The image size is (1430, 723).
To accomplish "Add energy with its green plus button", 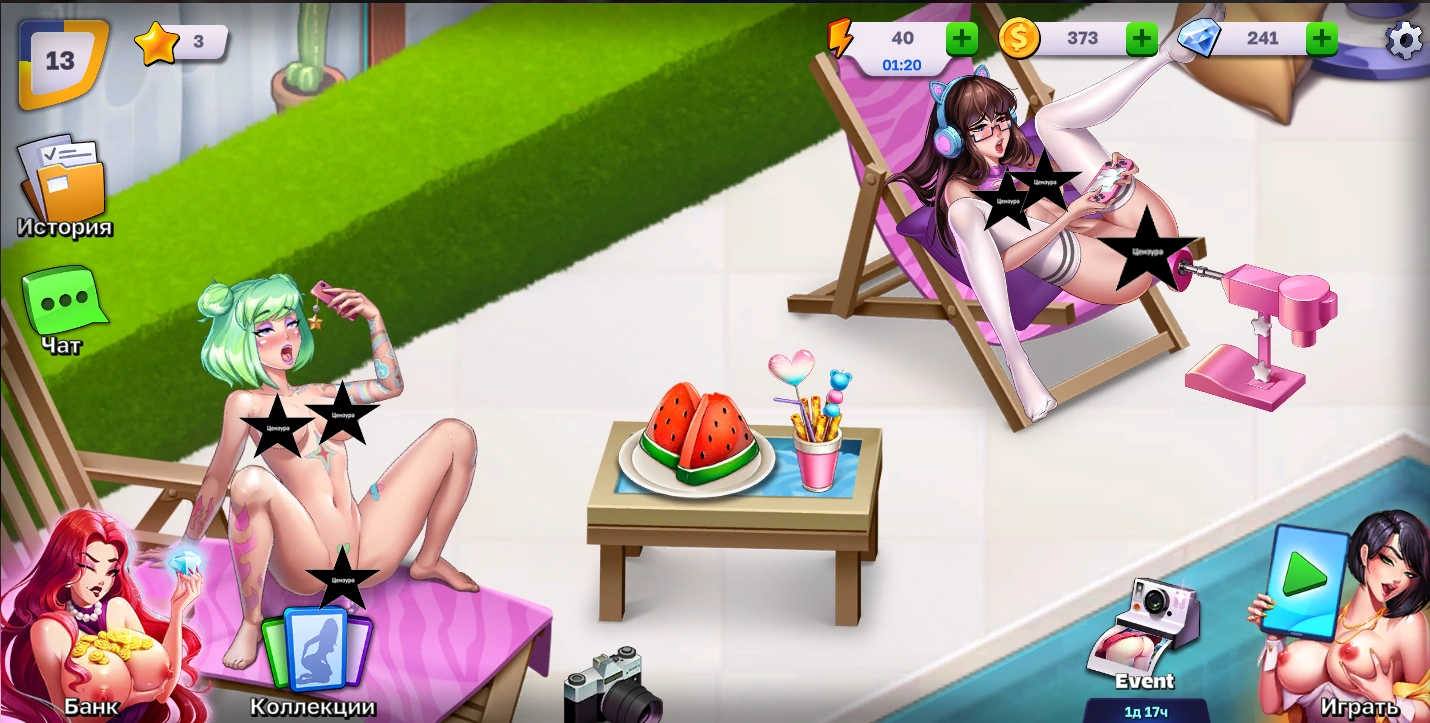I will click(962, 39).
